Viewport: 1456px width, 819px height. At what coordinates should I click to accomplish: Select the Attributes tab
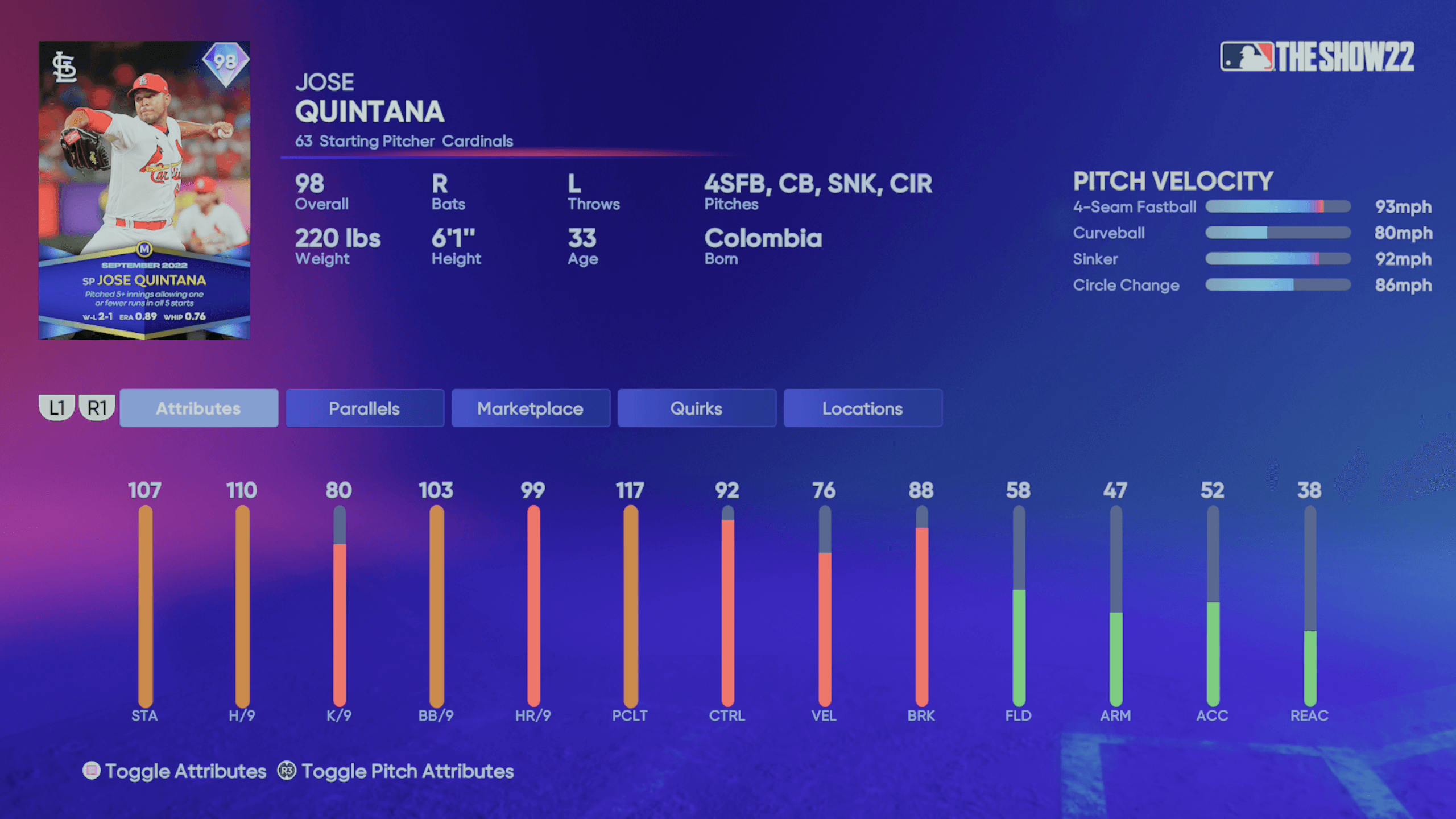pyautogui.click(x=199, y=408)
